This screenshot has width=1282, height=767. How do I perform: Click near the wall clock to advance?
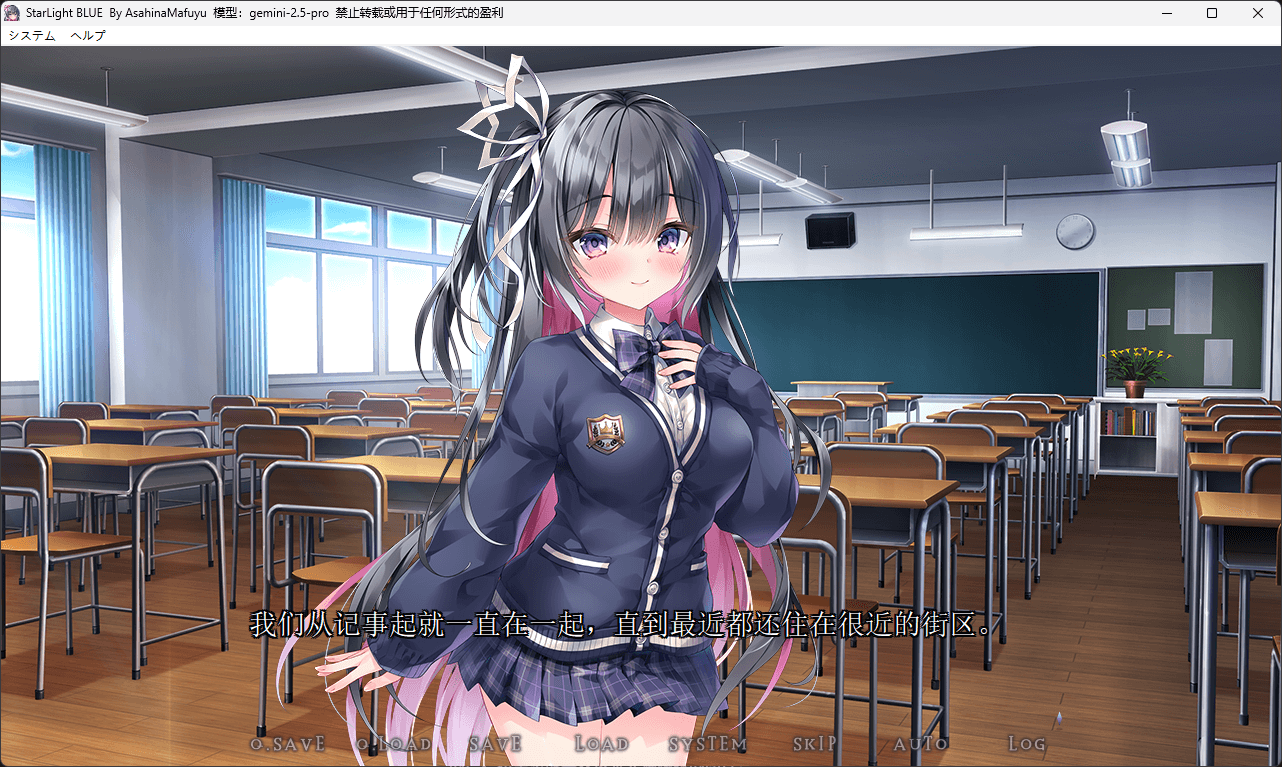(x=1073, y=232)
